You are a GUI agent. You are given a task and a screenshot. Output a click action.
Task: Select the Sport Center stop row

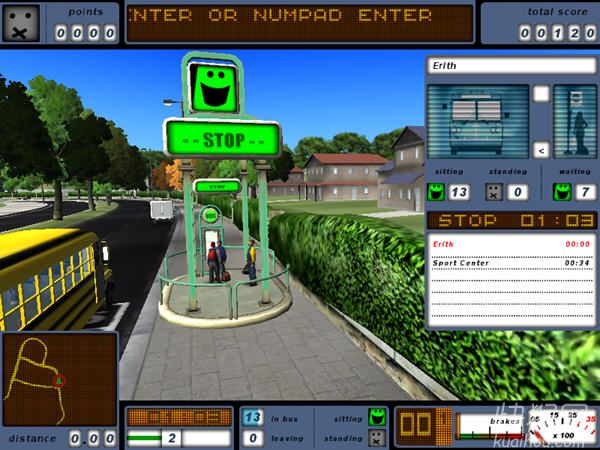click(510, 262)
